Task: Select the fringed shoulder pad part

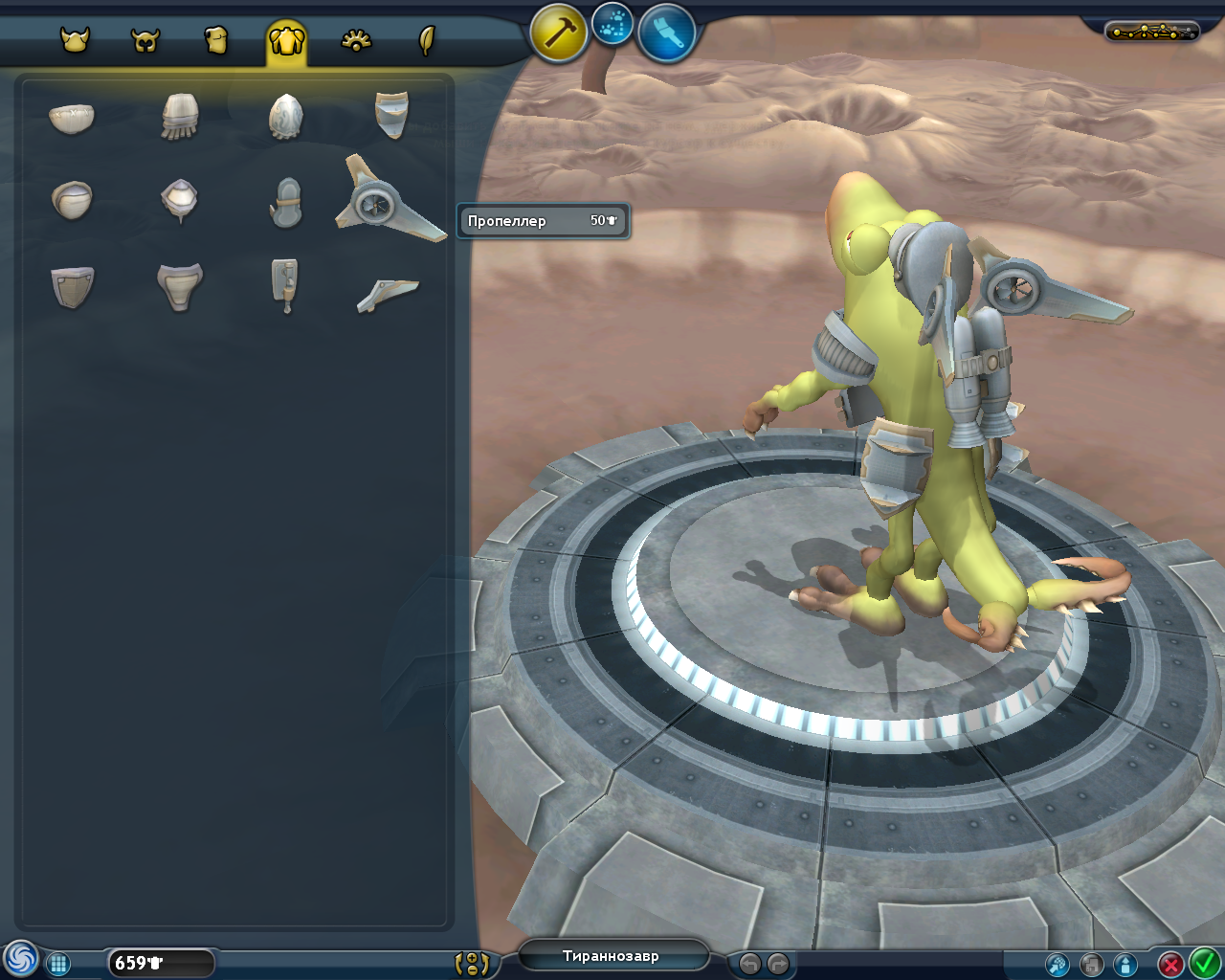Action: click(179, 117)
